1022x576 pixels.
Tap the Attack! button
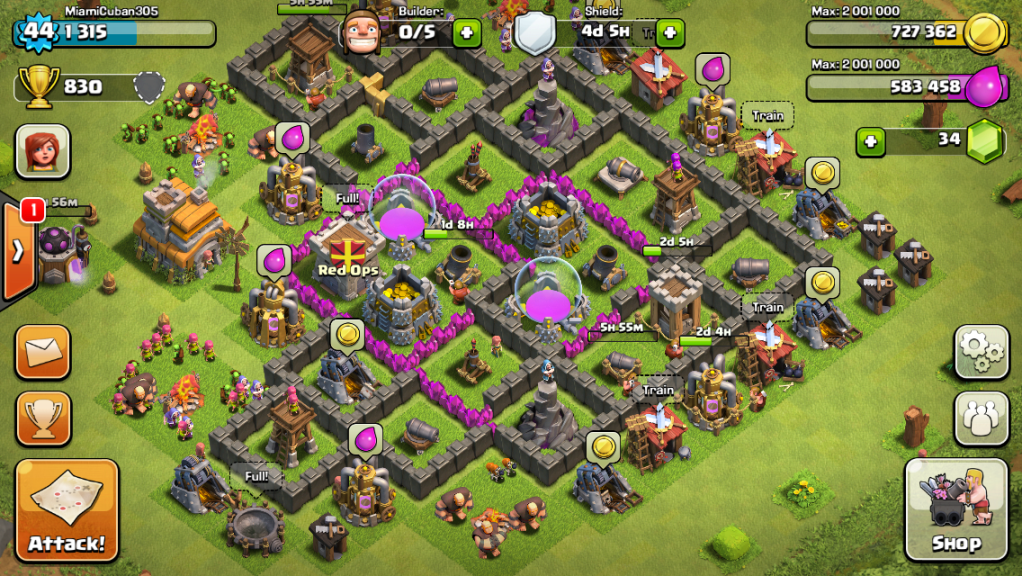point(66,510)
